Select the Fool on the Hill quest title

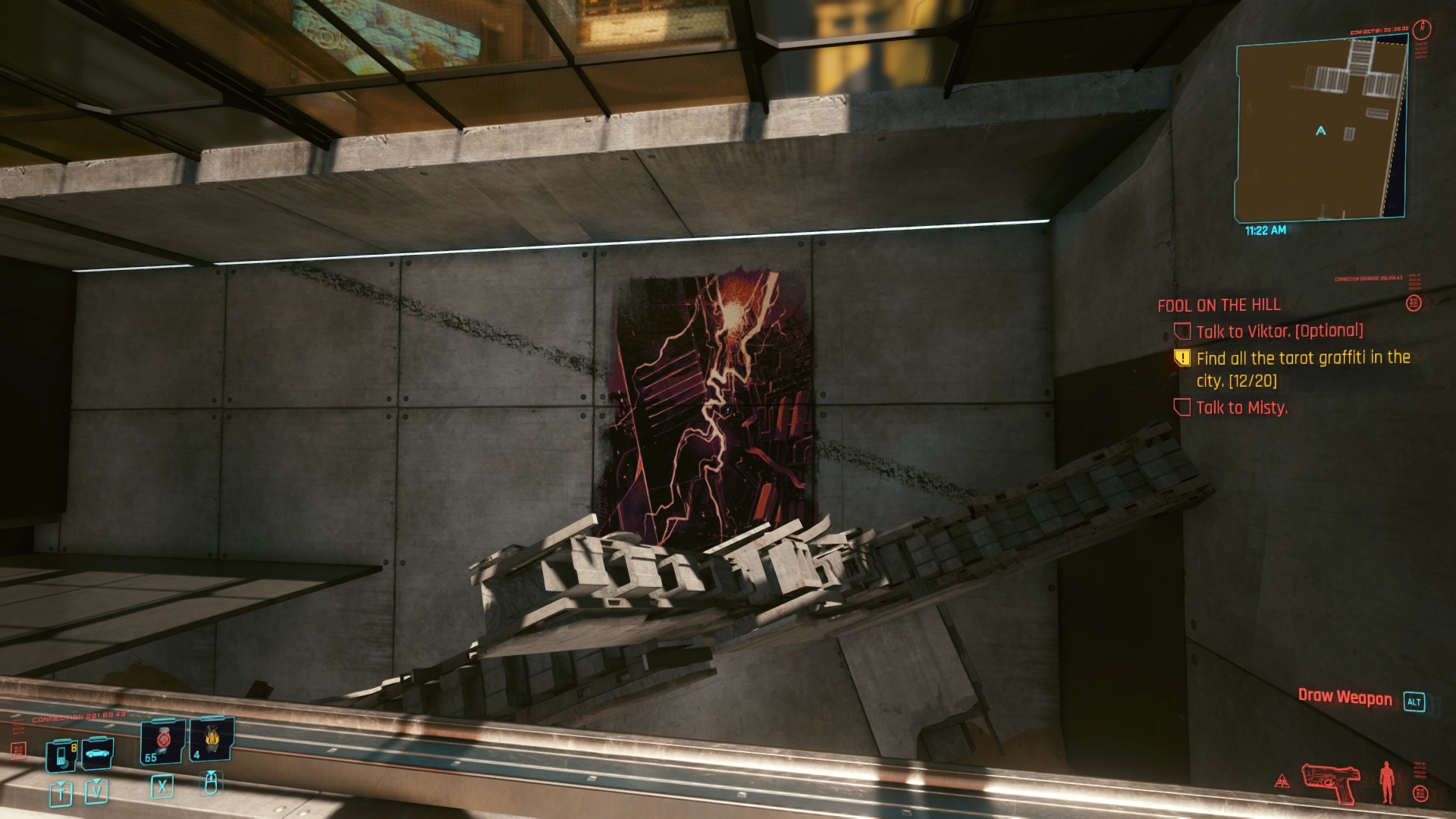coord(1219,305)
